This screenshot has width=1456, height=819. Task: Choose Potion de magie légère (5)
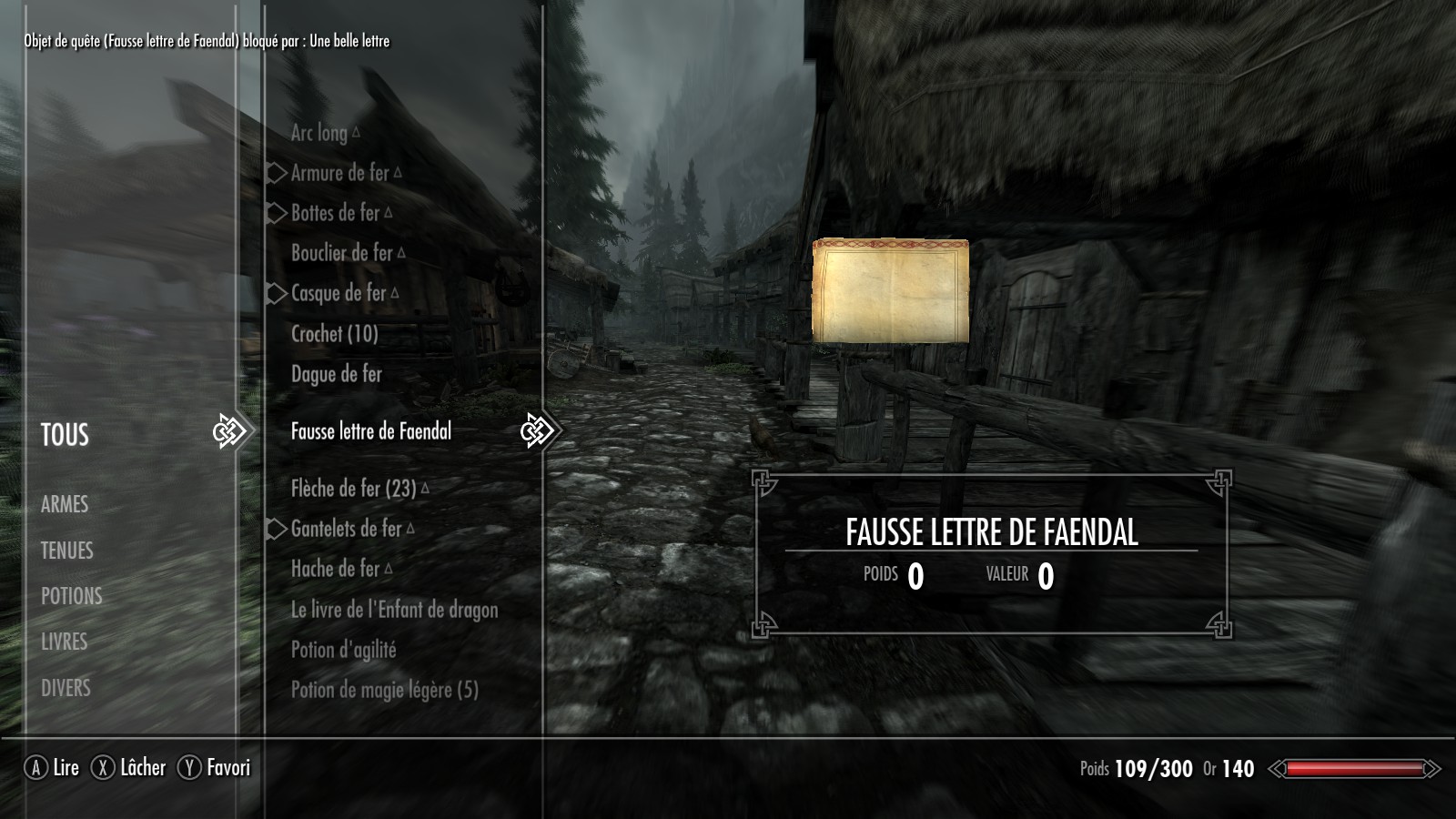(384, 690)
